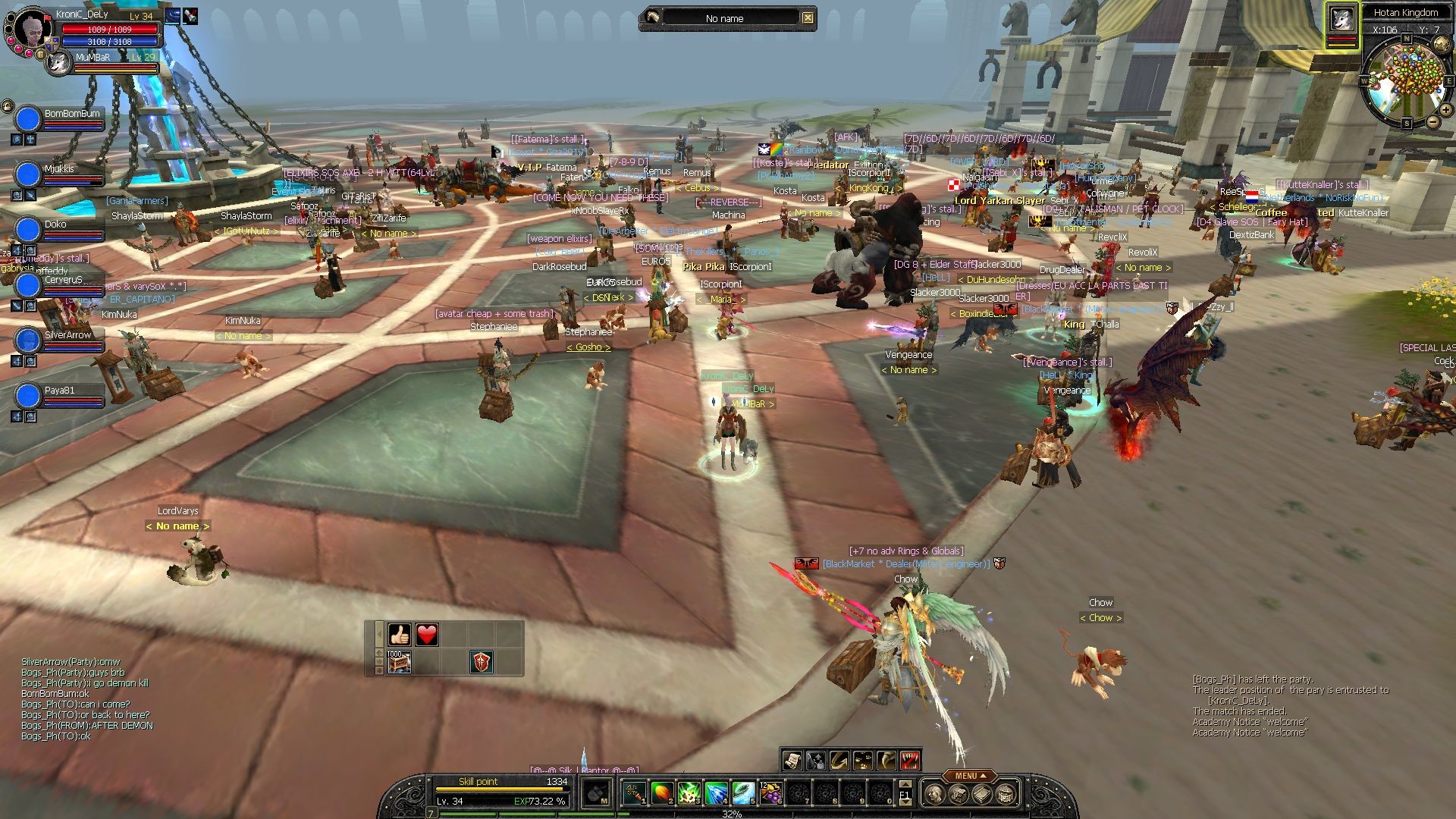Switch hotbar page with the up arrow

904,784
